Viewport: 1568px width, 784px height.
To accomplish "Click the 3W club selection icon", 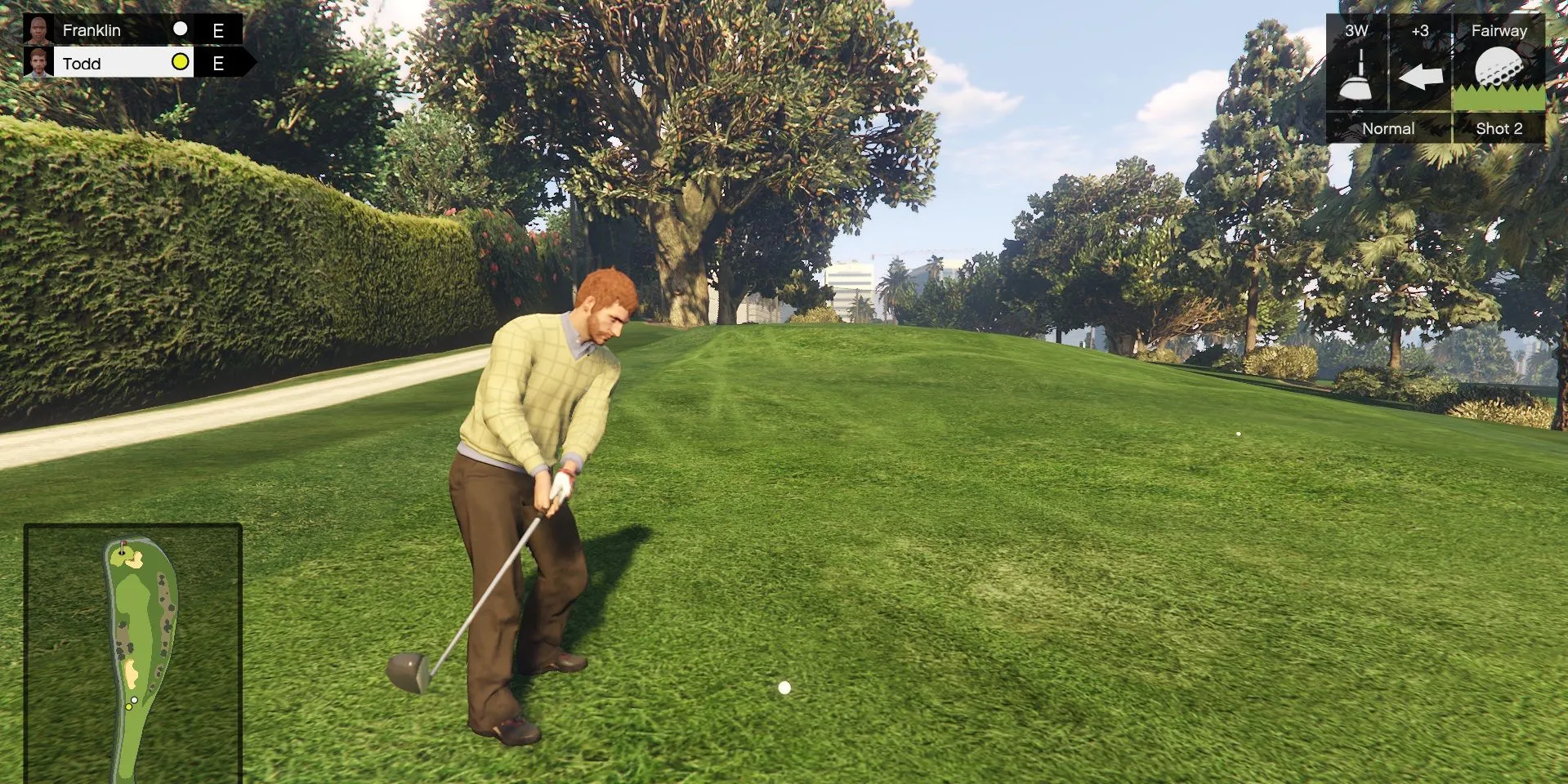I will 1356,74.
